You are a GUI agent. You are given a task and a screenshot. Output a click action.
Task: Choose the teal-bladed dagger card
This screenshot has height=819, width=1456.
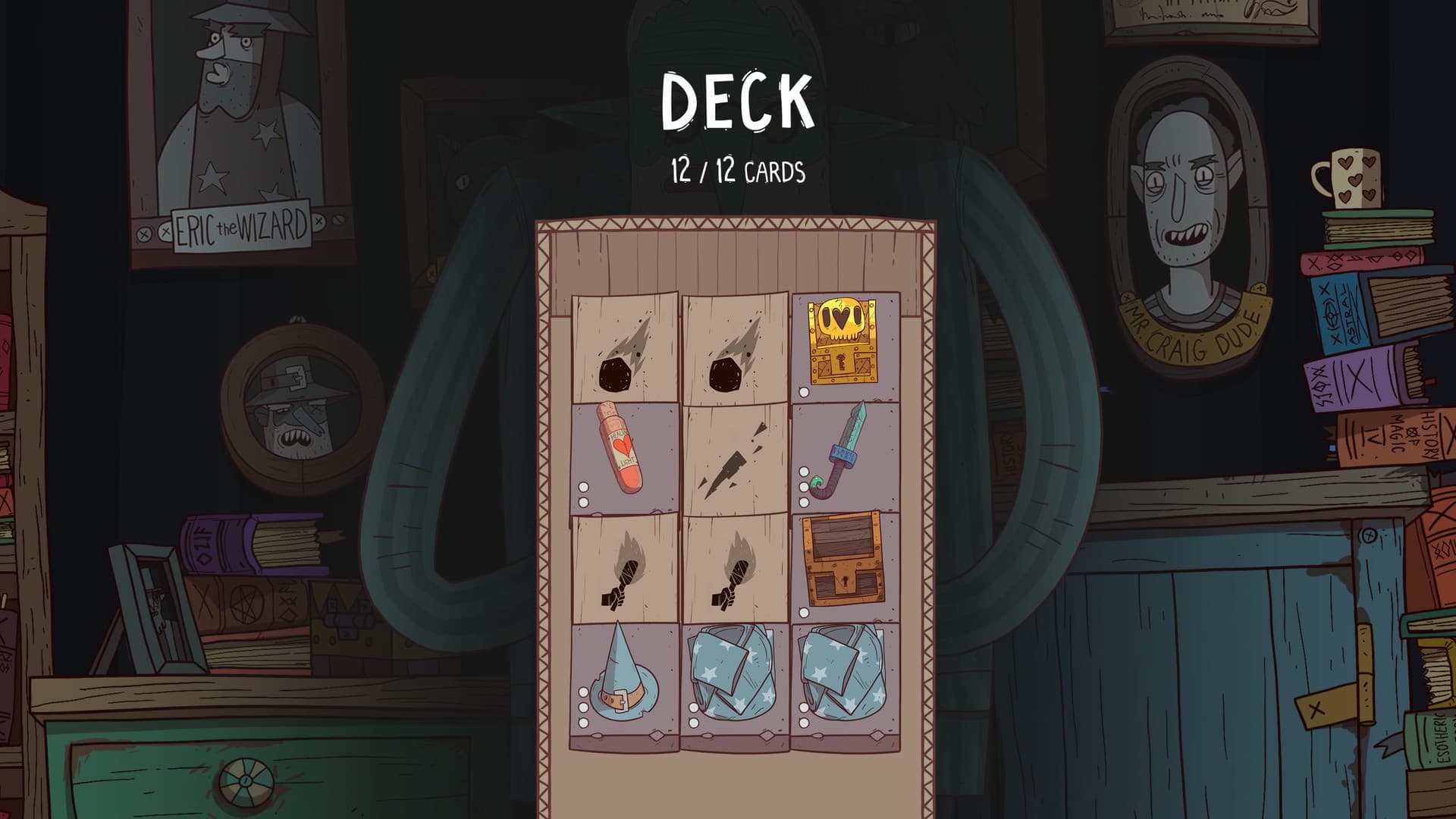pos(845,457)
